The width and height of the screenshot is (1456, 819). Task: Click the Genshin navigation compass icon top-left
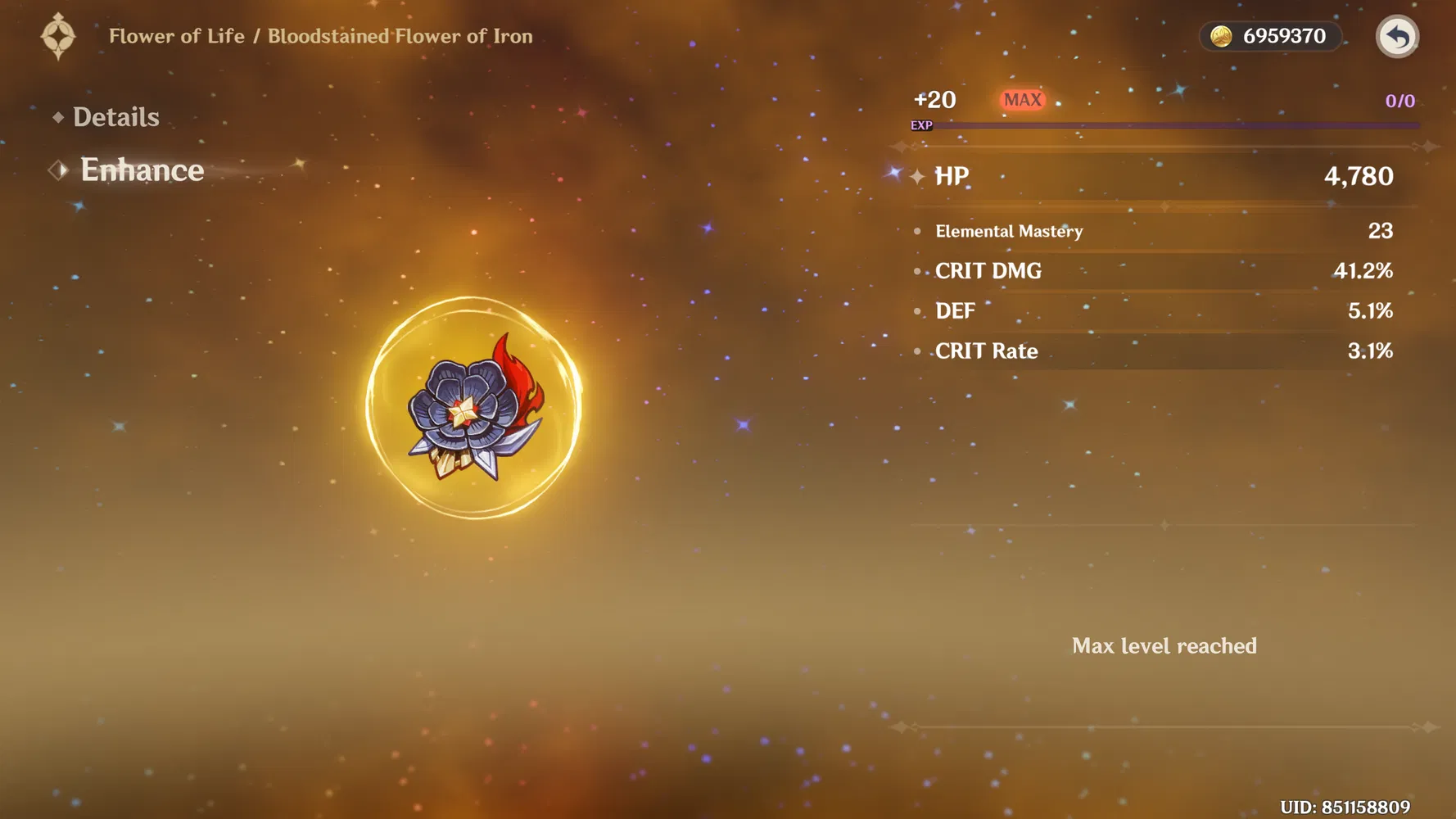click(57, 36)
